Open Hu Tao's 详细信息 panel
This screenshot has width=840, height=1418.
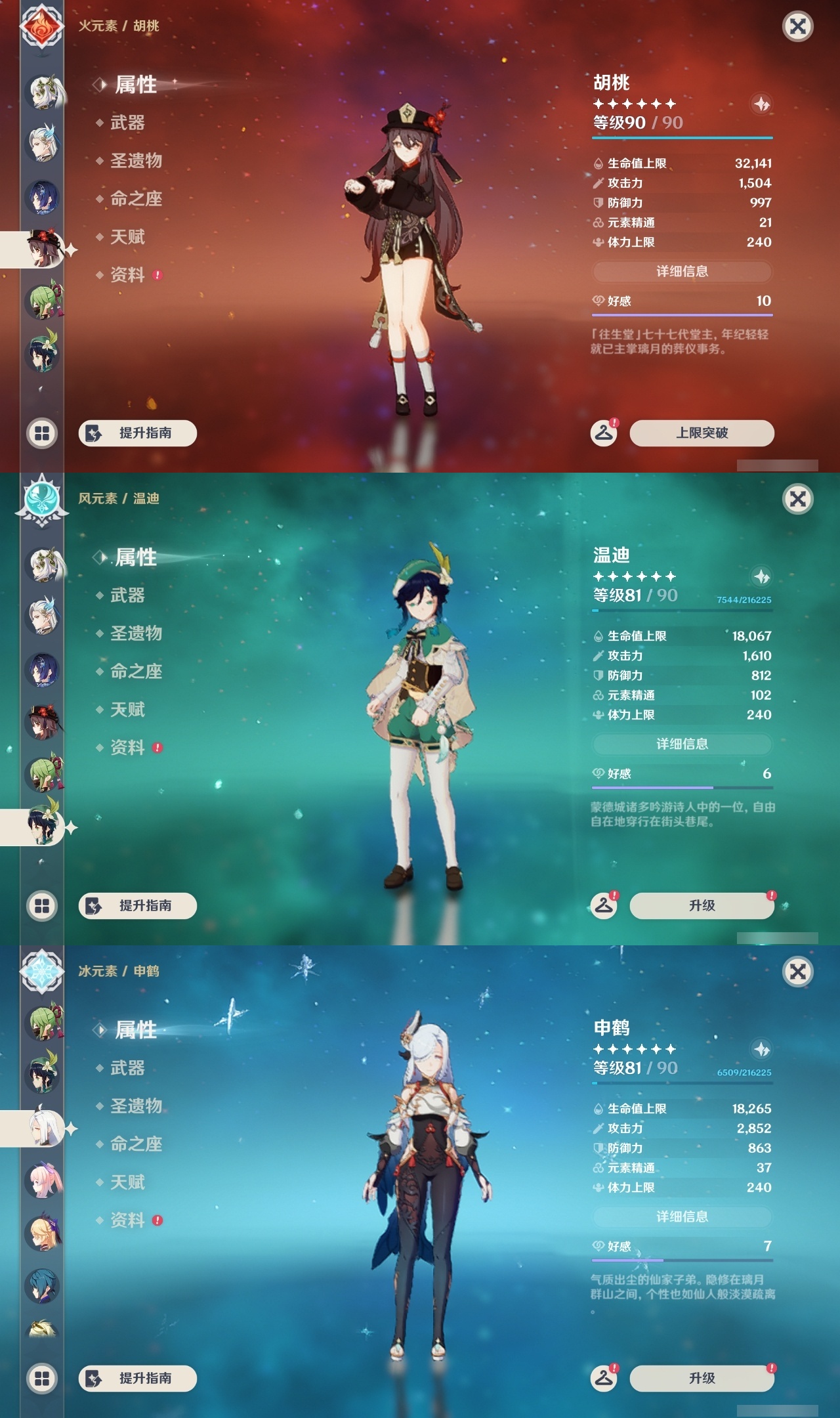682,270
